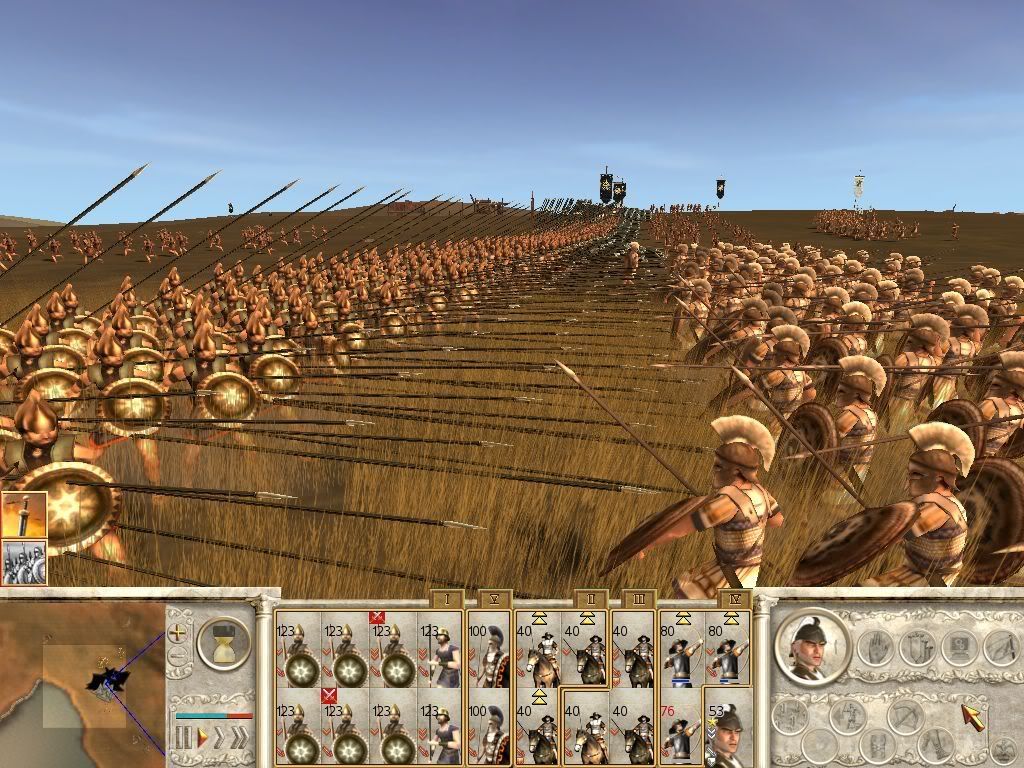Set battle to normal play speed
Image resolution: width=1024 pixels, height=768 pixels.
(201, 737)
